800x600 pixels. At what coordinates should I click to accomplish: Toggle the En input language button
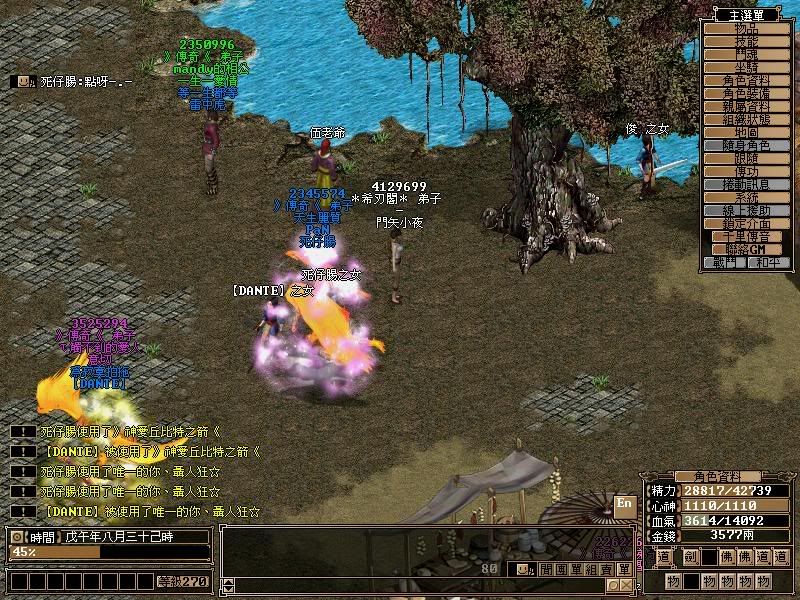click(x=624, y=504)
